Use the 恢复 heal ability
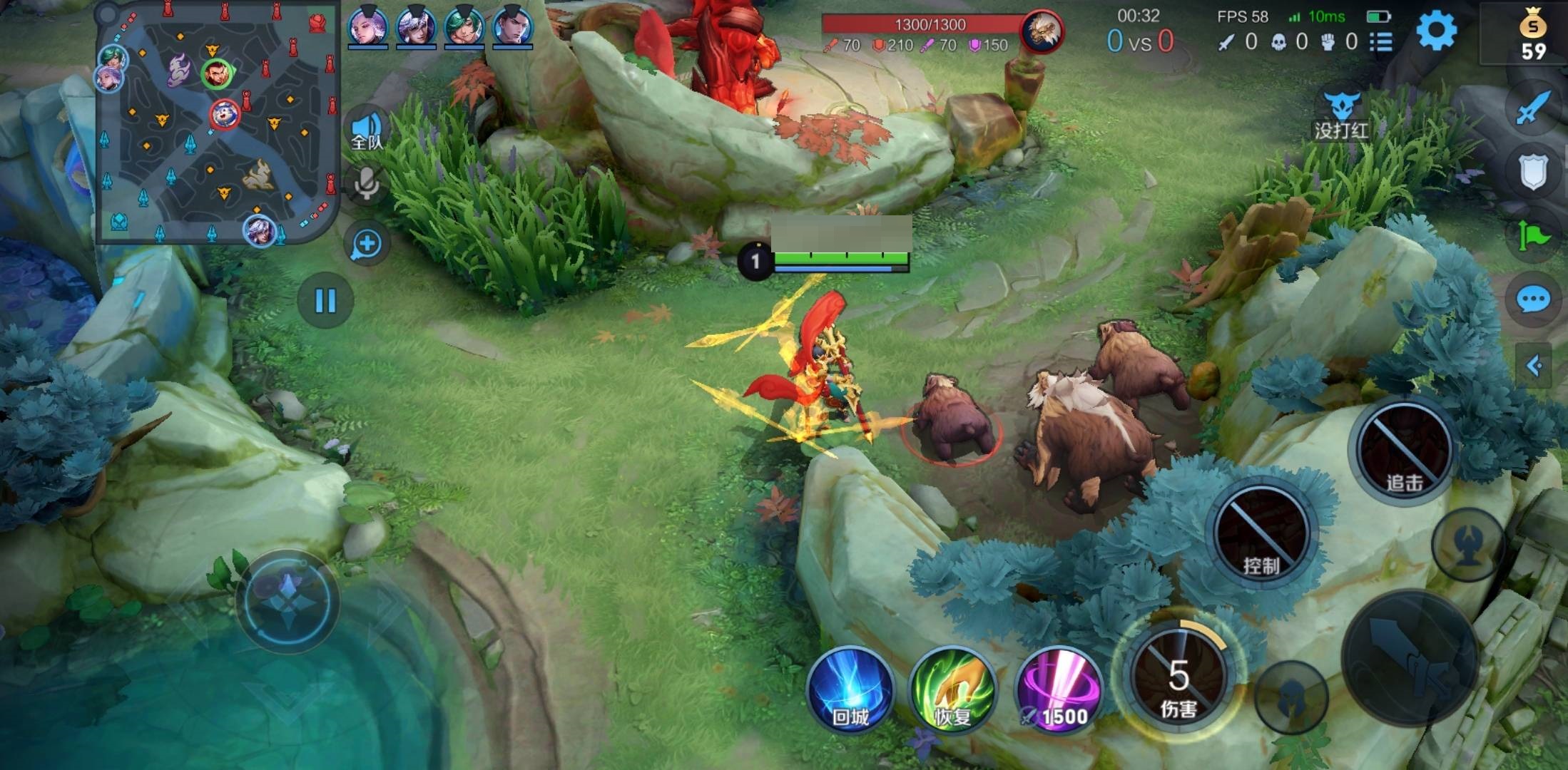1568x770 pixels. [x=952, y=690]
